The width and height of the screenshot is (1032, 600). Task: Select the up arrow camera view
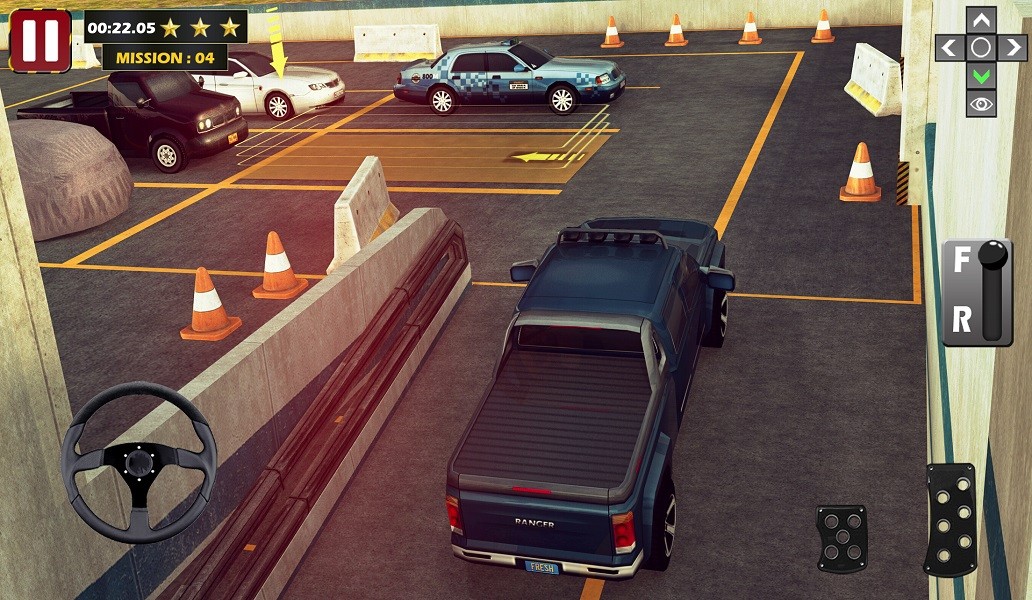[981, 20]
